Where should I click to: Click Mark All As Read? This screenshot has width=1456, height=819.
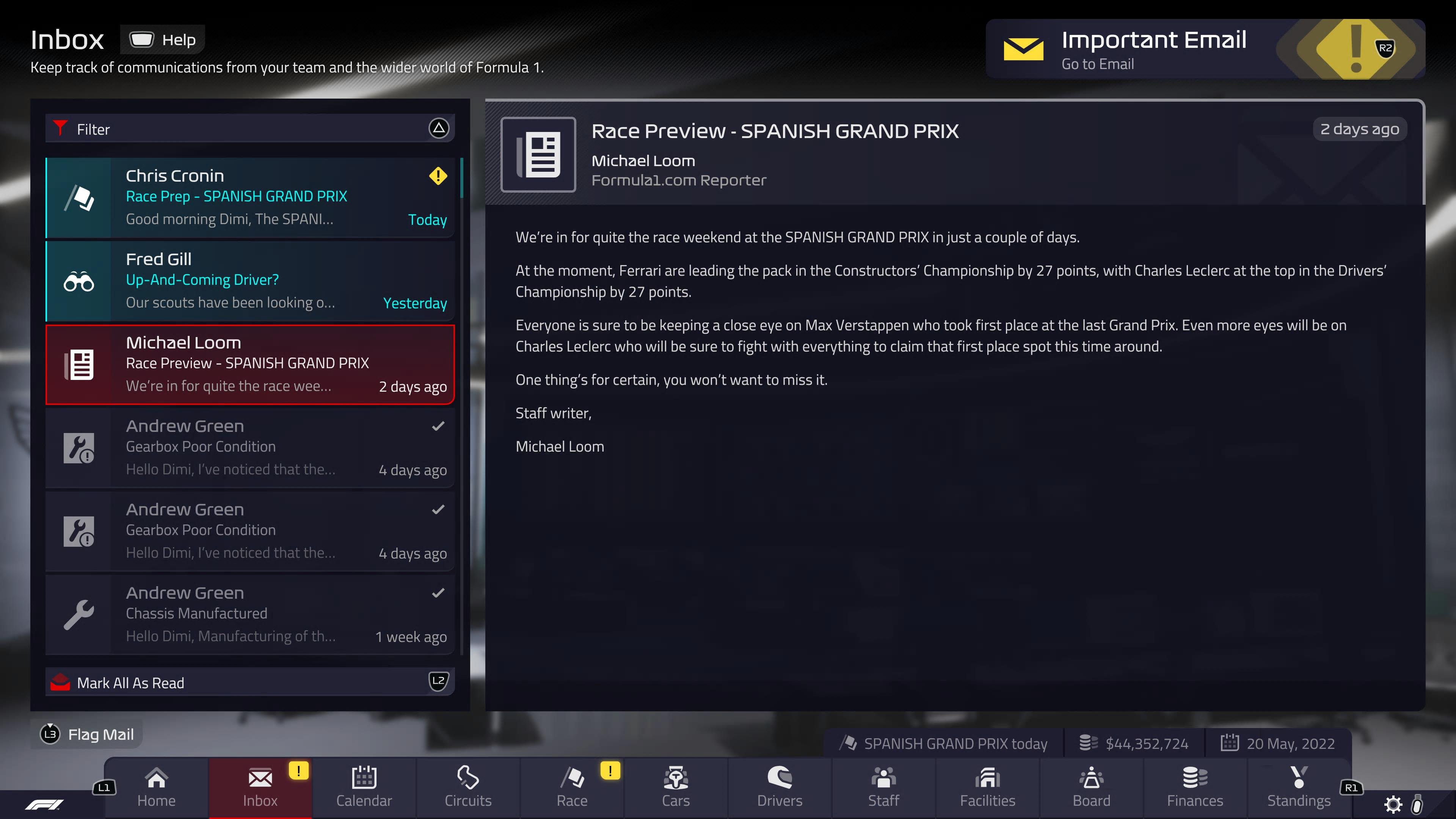pyautogui.click(x=130, y=682)
